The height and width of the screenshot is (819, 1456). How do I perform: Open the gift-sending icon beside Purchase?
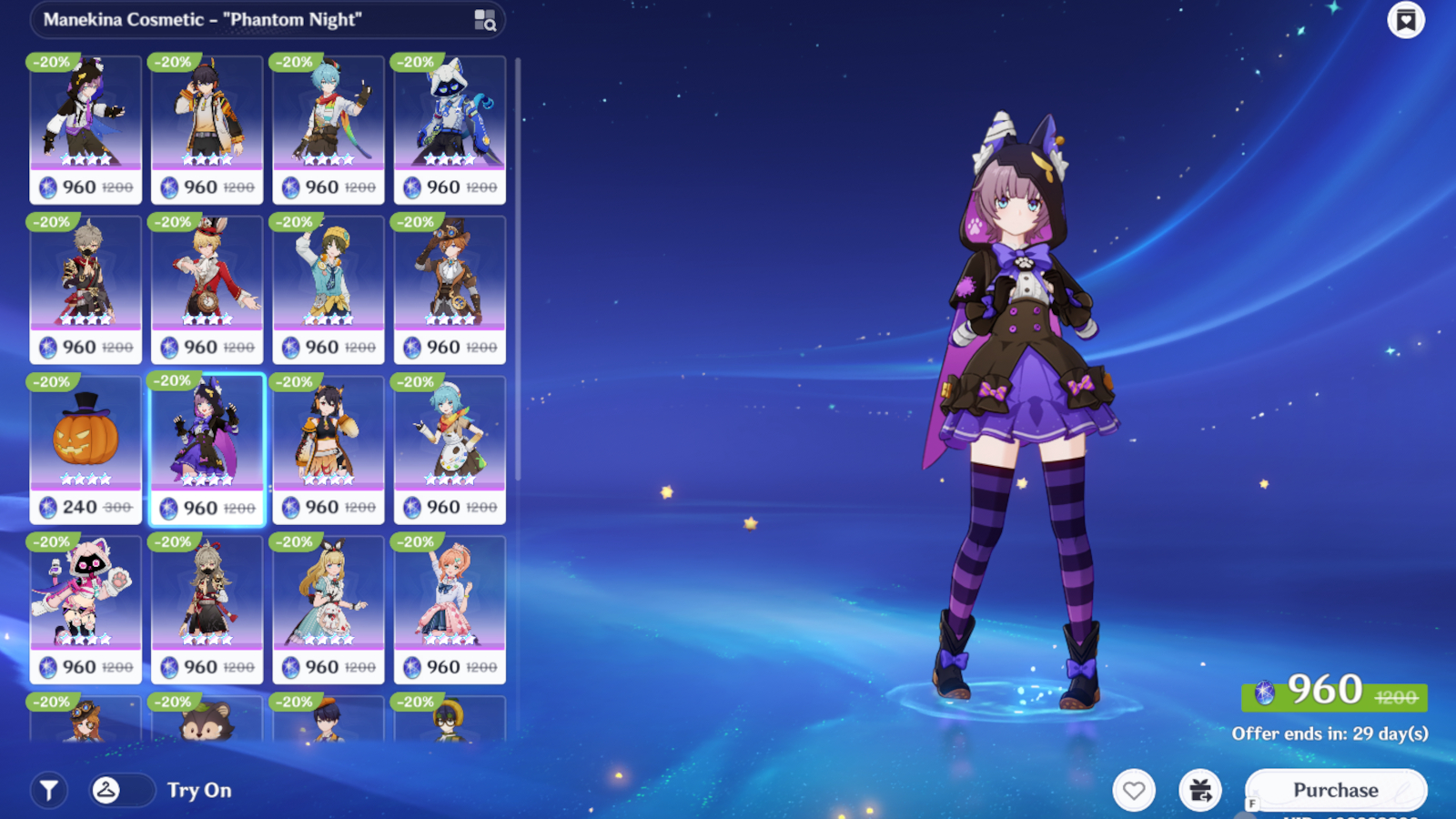click(x=1199, y=788)
